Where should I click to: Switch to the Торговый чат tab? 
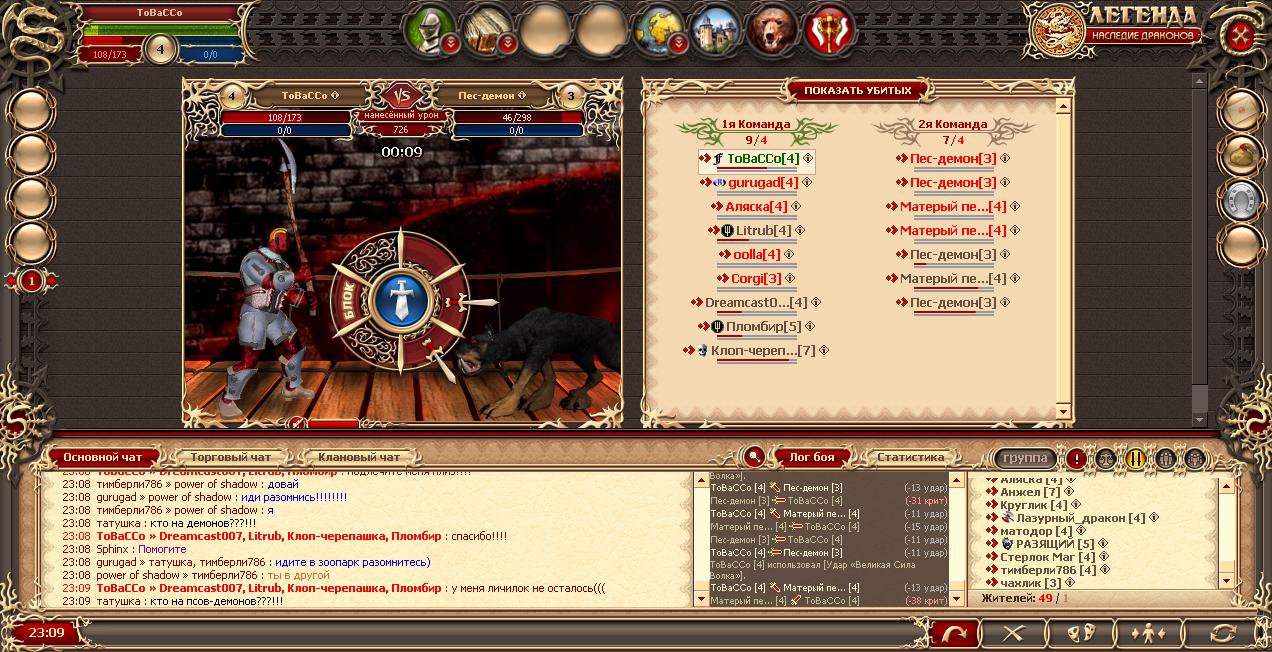230,457
